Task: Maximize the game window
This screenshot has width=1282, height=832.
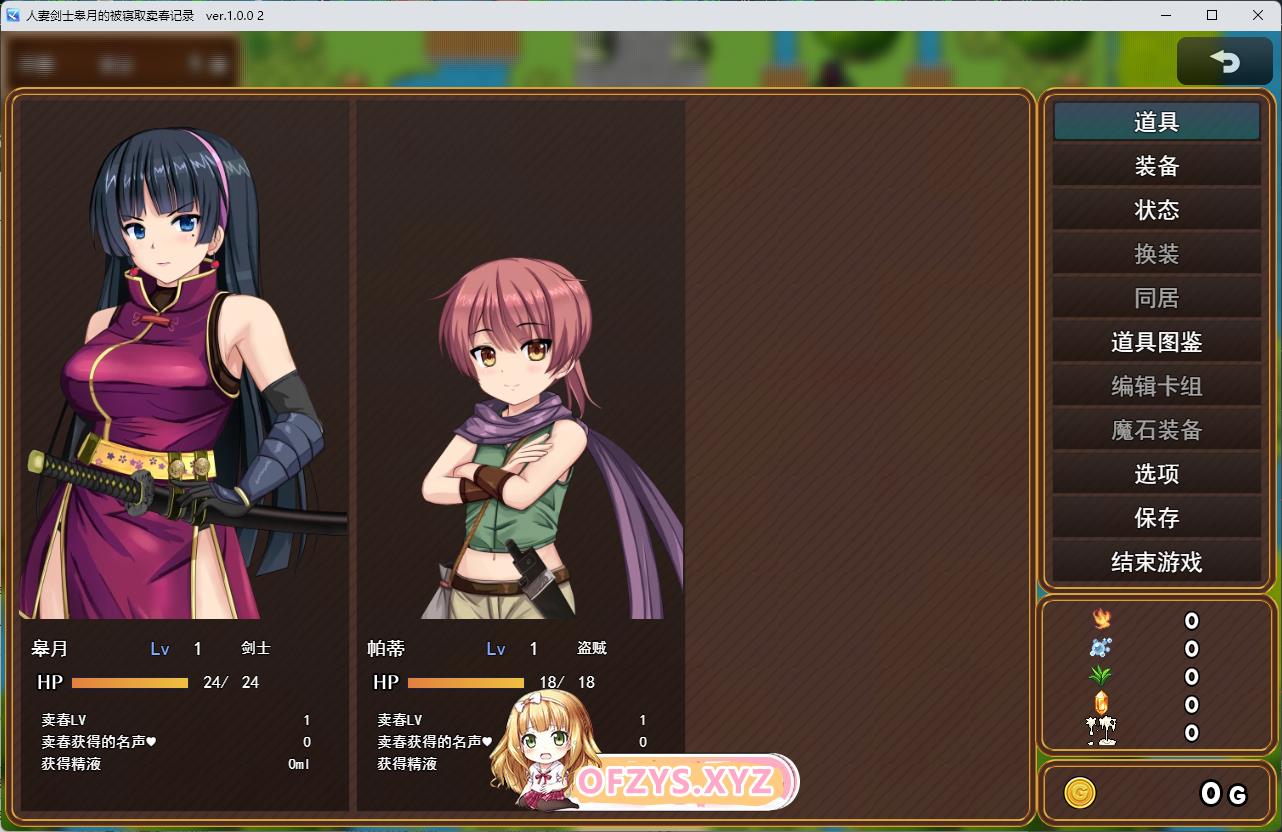Action: 1212,15
